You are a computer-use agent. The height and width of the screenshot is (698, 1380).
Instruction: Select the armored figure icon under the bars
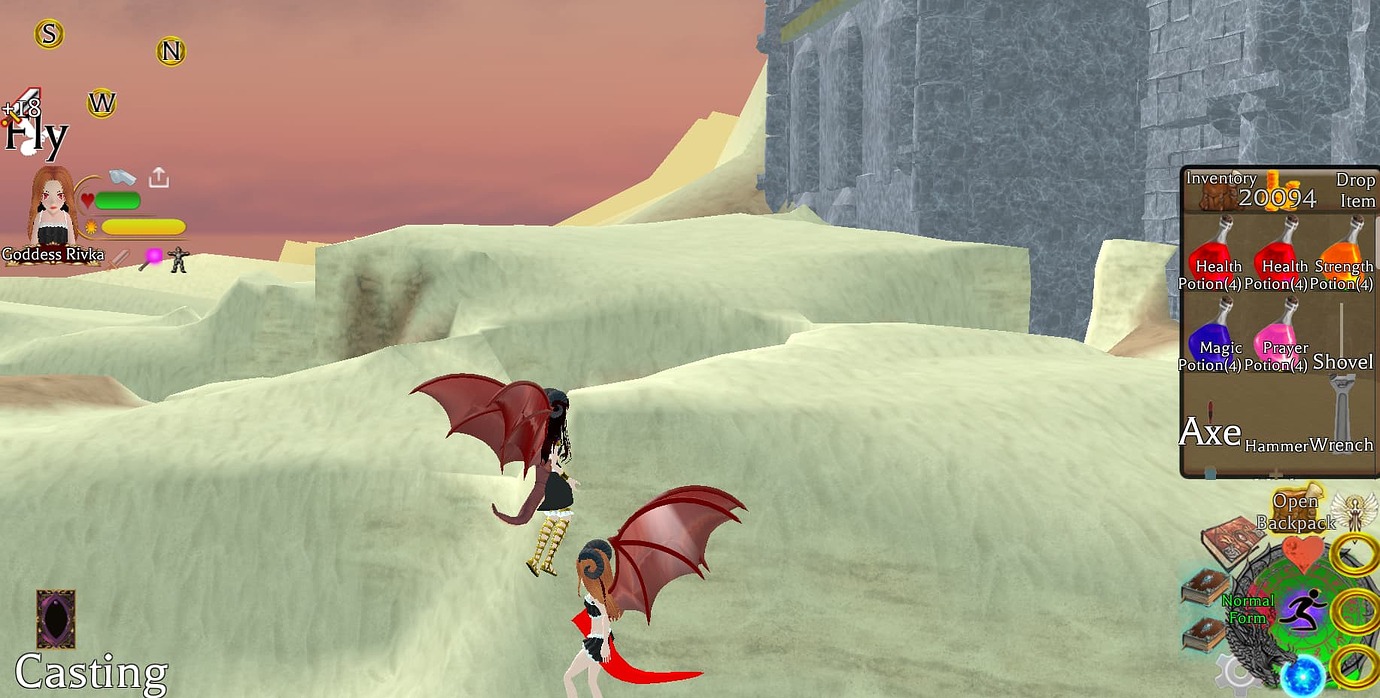[x=179, y=259]
